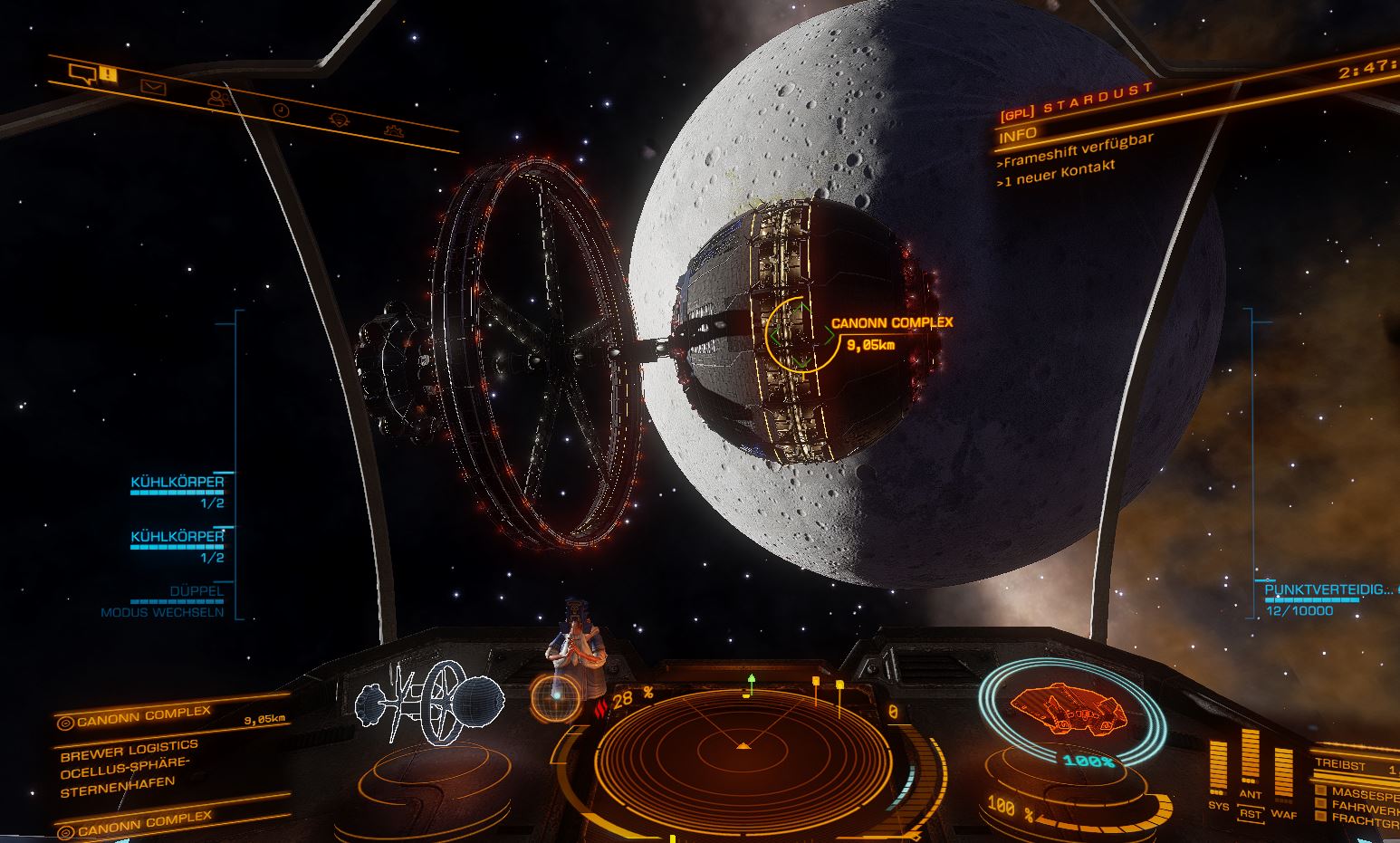Screen dimensions: 1400x843
Task: Toggle the Fahrwerk landing gear indicator
Action: coord(1355,805)
